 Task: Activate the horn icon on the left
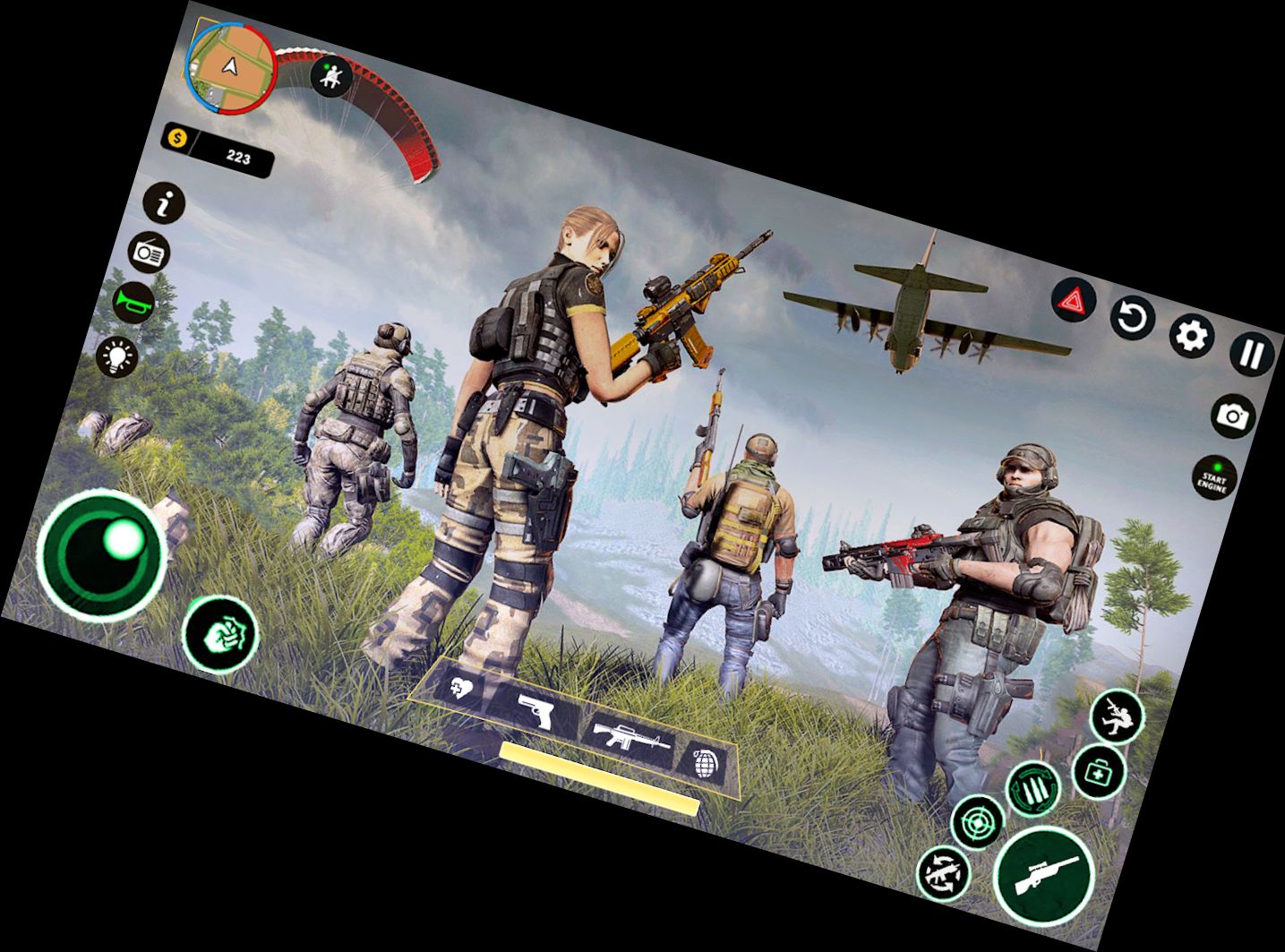(132, 303)
